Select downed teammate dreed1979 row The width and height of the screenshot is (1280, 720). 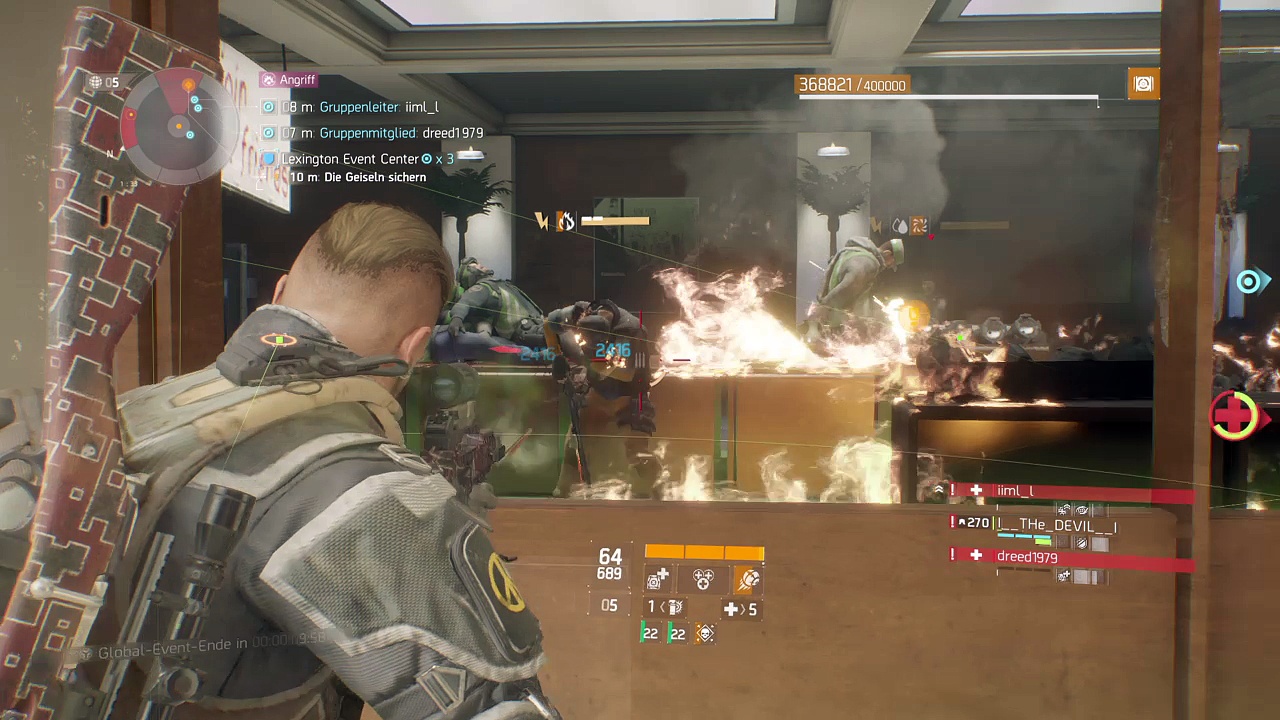tap(1070, 557)
